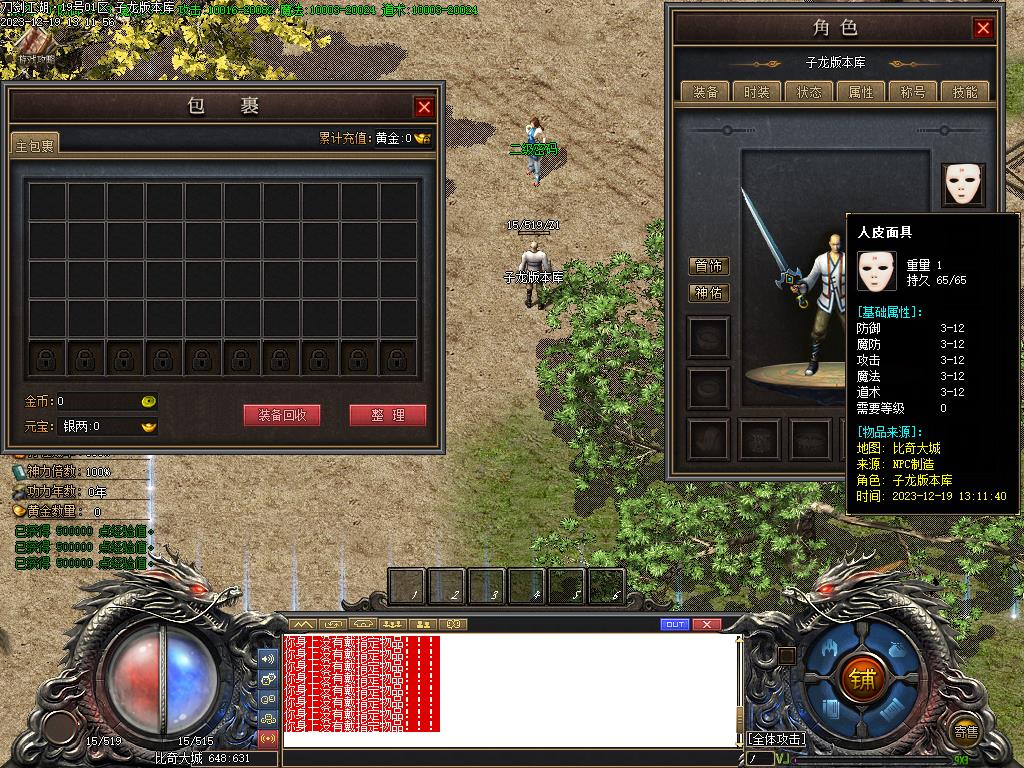Click the 首饰 jewelry button

pos(709,266)
